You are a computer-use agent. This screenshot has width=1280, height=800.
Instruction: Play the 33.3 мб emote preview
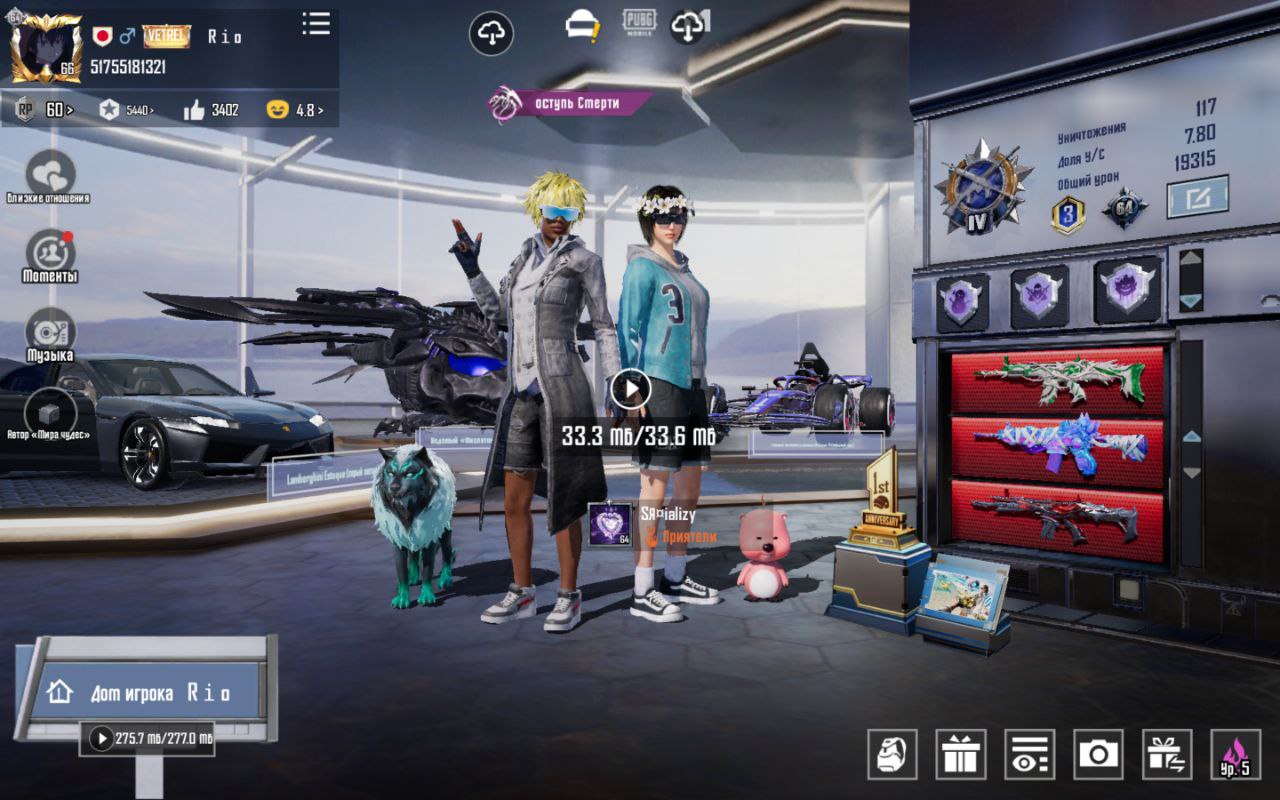tap(630, 389)
